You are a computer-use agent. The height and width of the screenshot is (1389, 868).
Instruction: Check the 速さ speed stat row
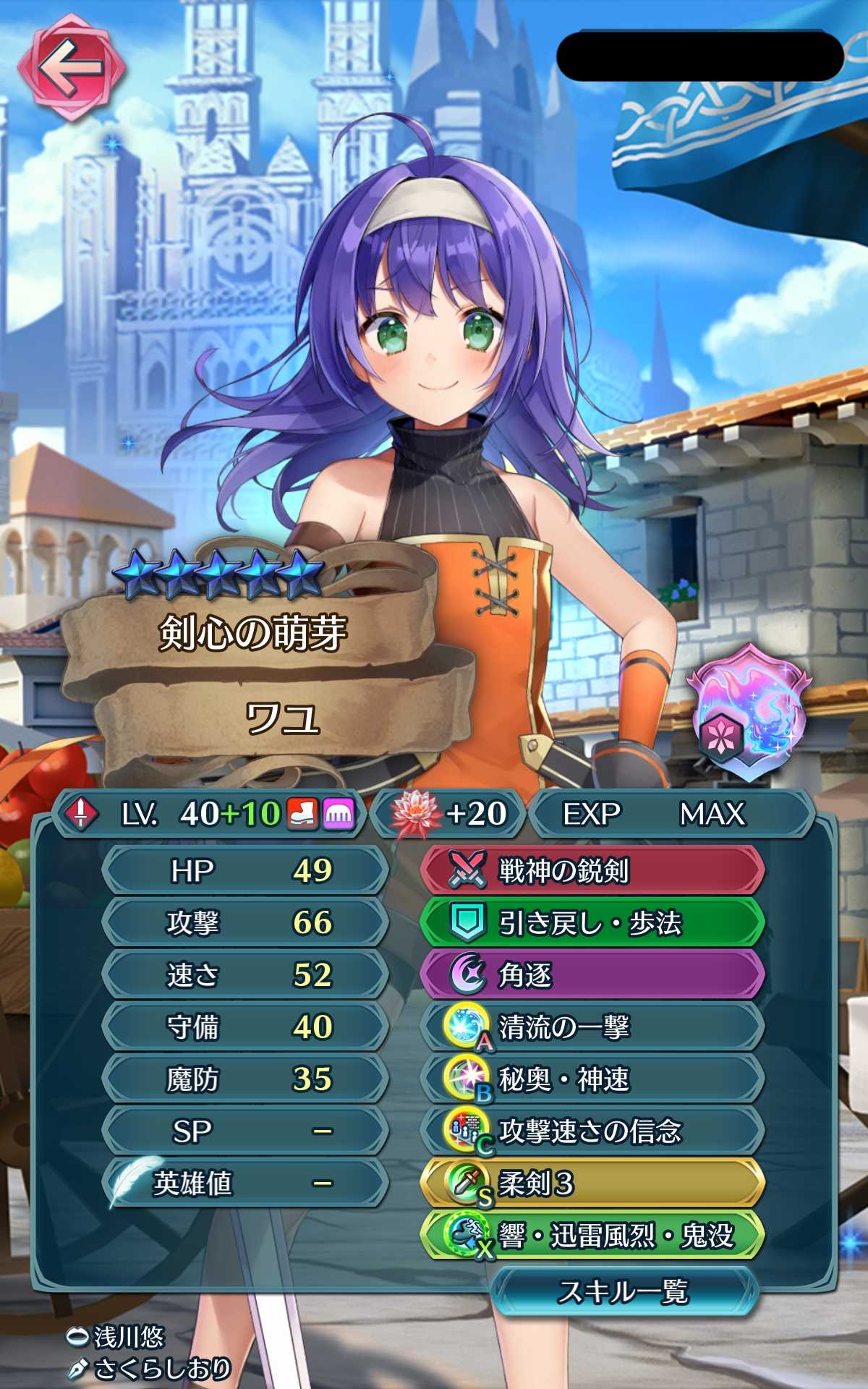point(246,974)
